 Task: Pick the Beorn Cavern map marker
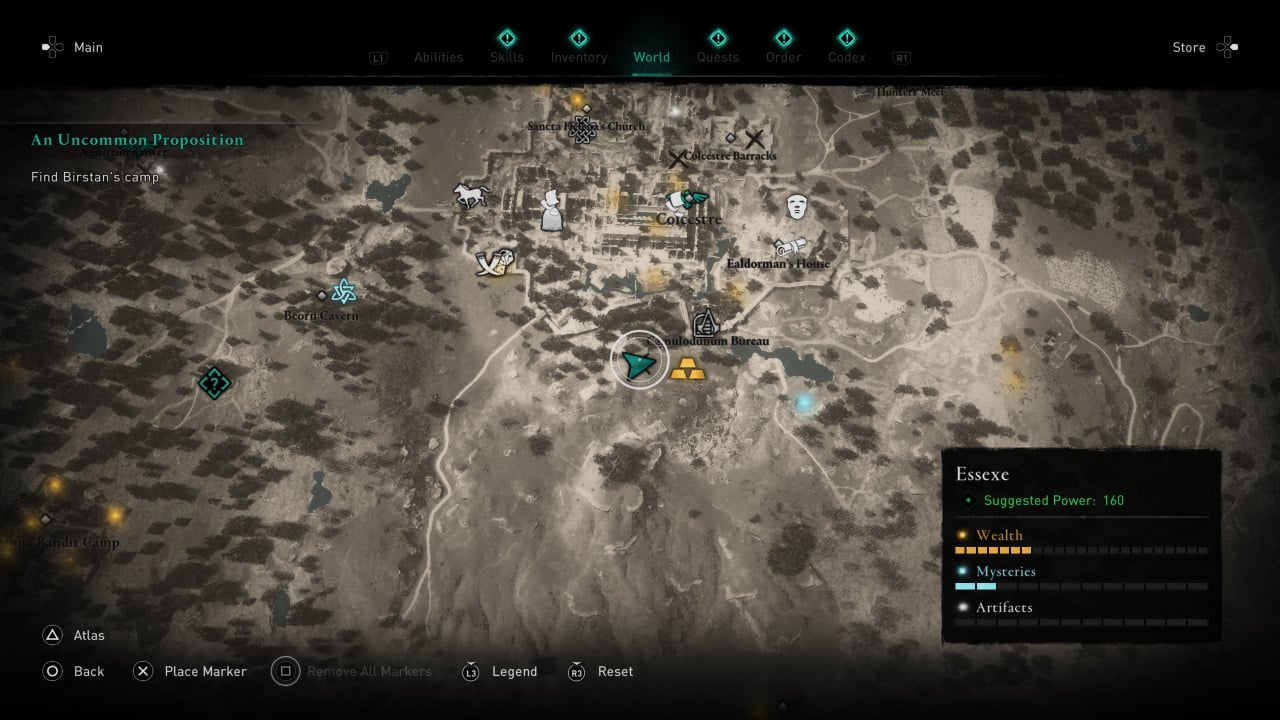[343, 292]
